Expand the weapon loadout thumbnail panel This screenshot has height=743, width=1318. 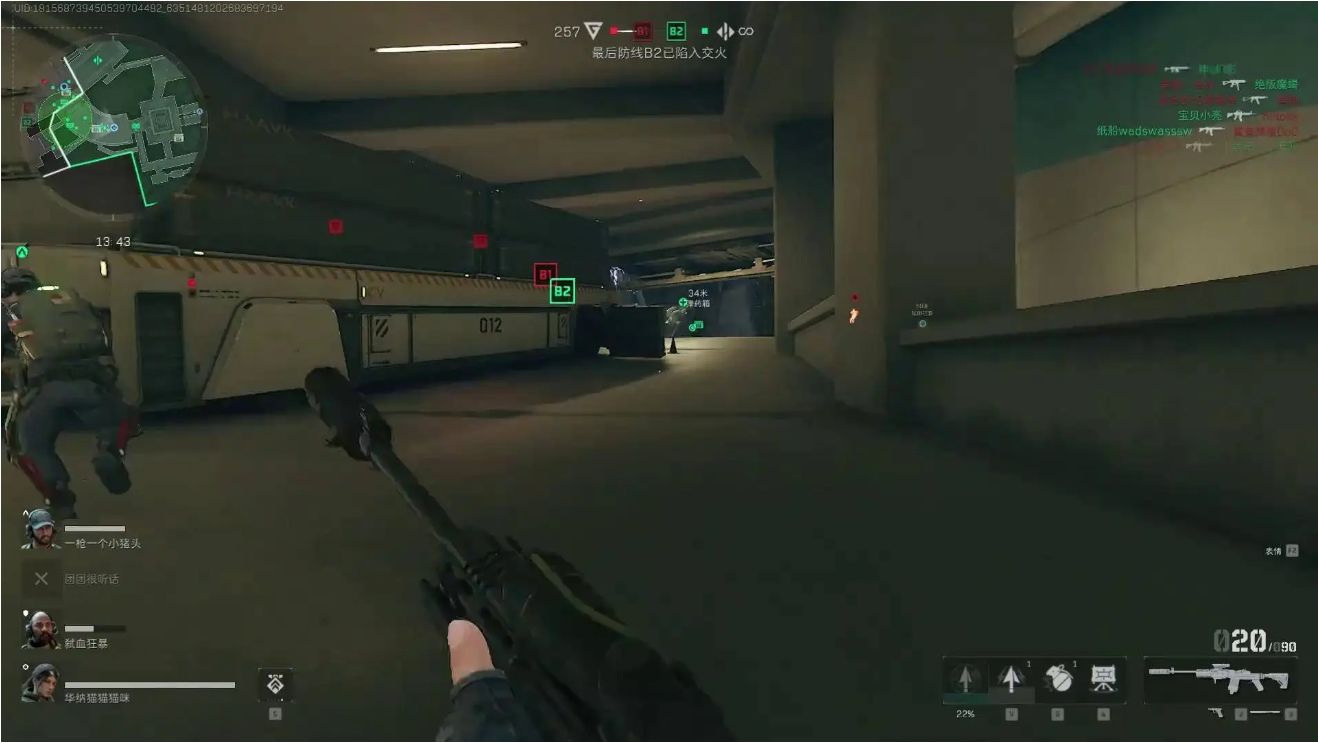[x=1218, y=678]
